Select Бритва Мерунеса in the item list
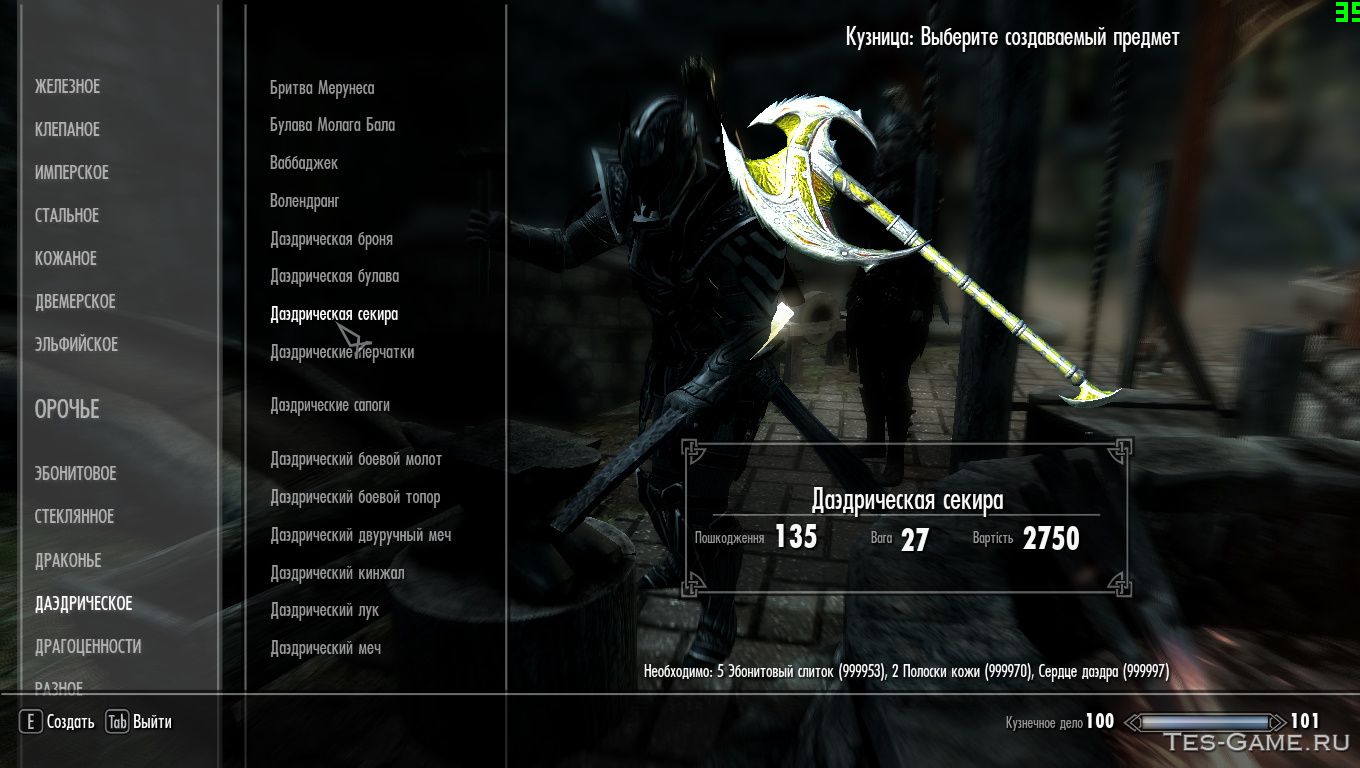The height and width of the screenshot is (768, 1360). pyautogui.click(x=322, y=88)
